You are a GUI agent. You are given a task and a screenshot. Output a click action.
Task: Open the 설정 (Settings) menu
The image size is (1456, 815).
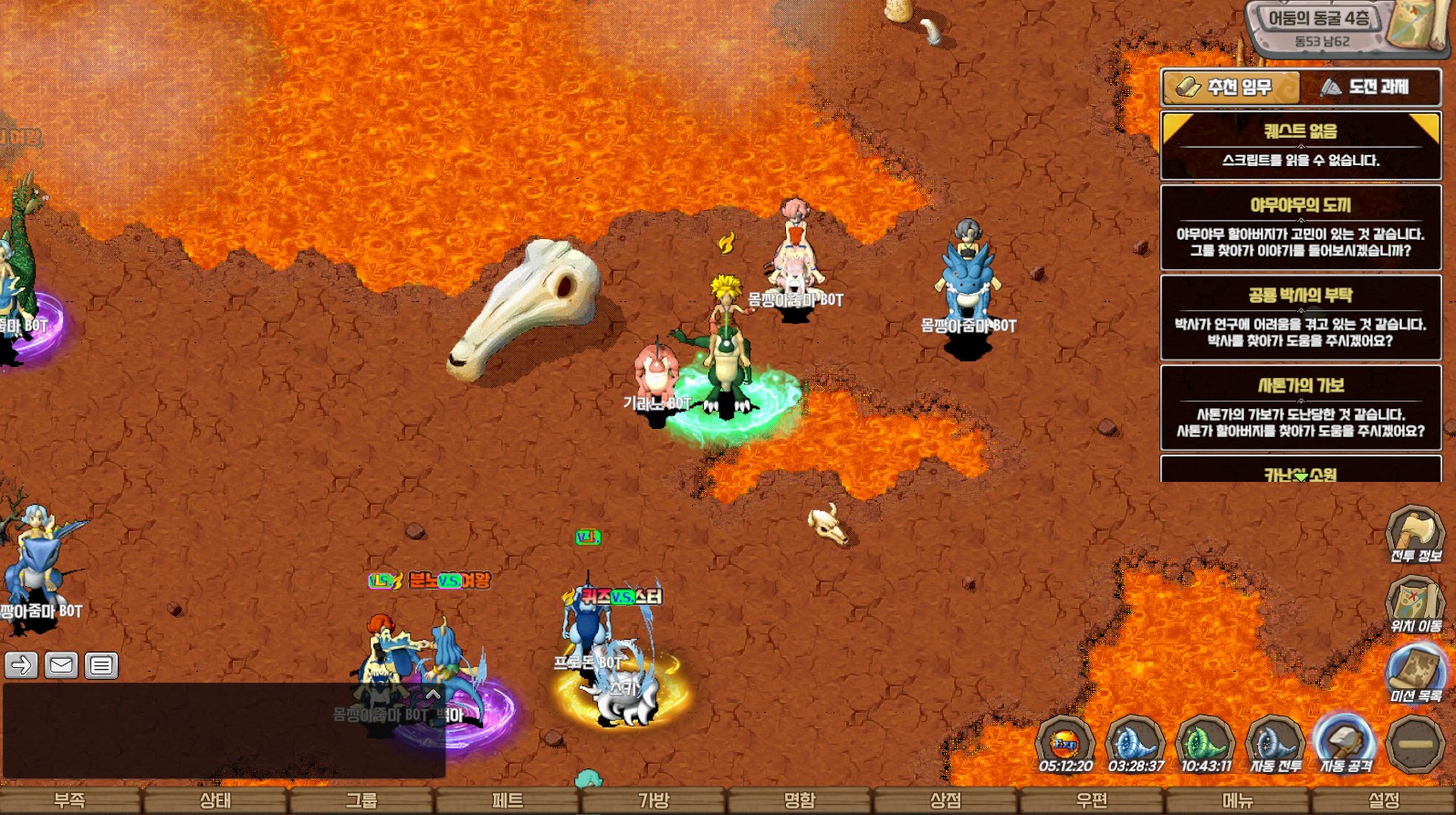1384,800
